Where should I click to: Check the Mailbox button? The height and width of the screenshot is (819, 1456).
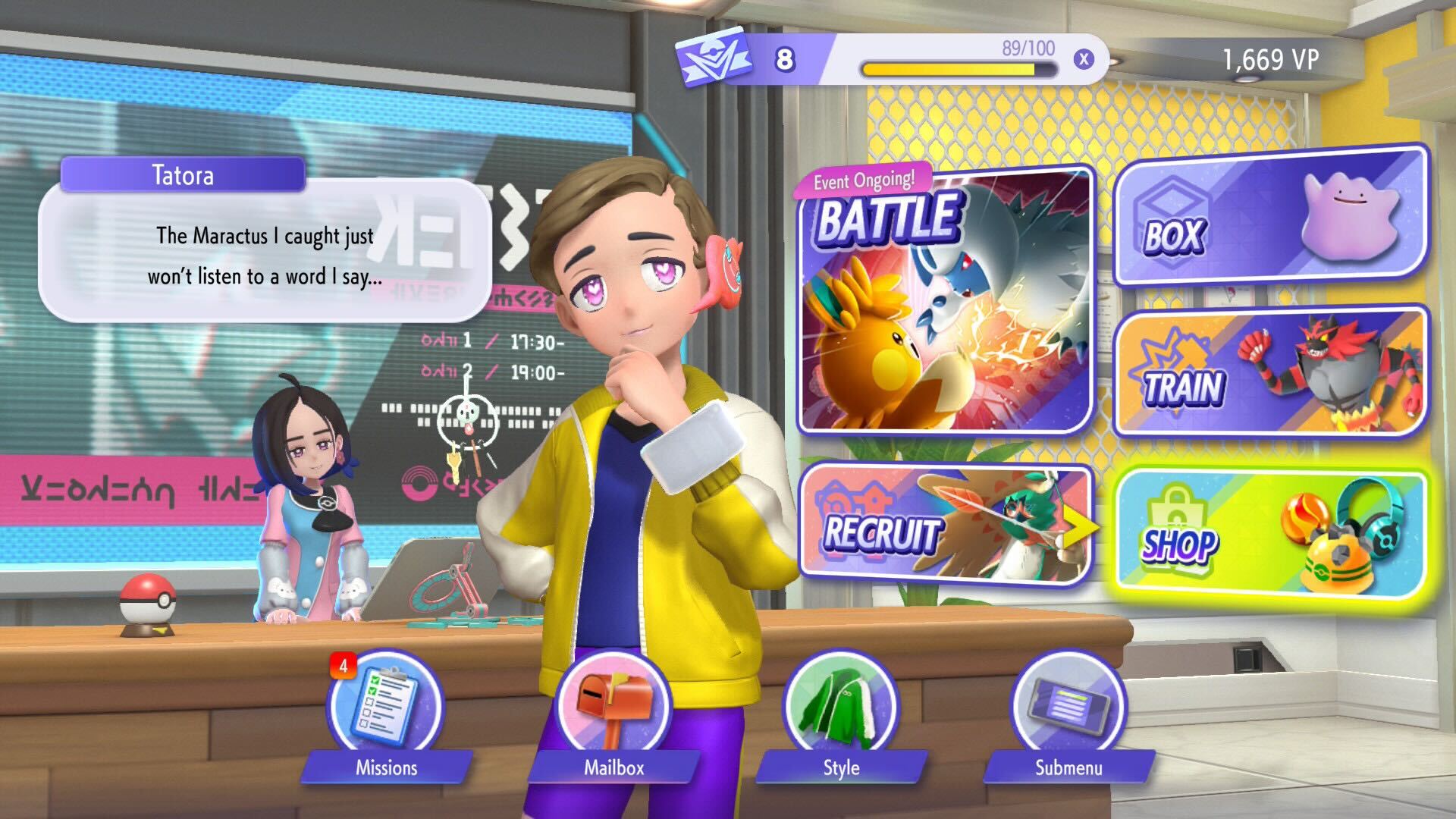coord(613,709)
